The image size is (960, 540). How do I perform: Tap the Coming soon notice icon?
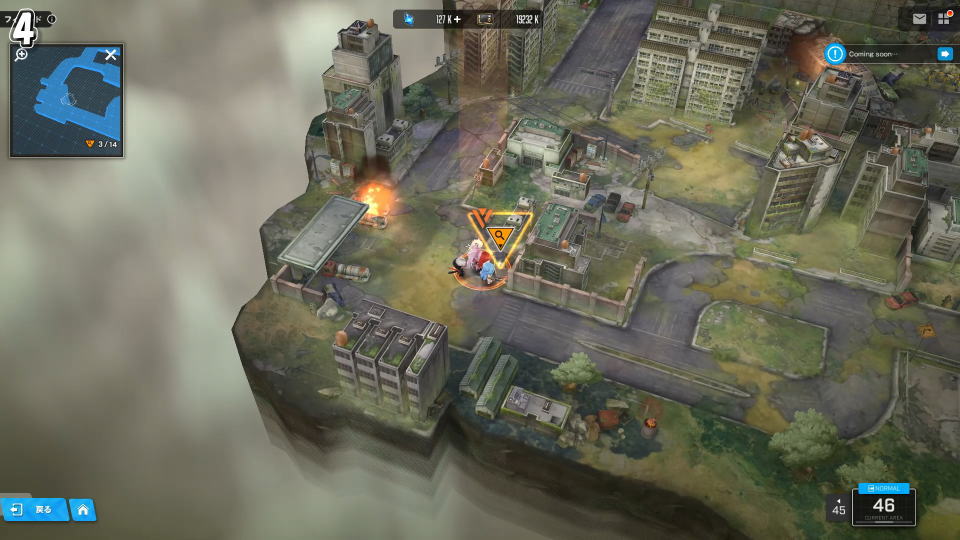pyautogui.click(x=835, y=54)
